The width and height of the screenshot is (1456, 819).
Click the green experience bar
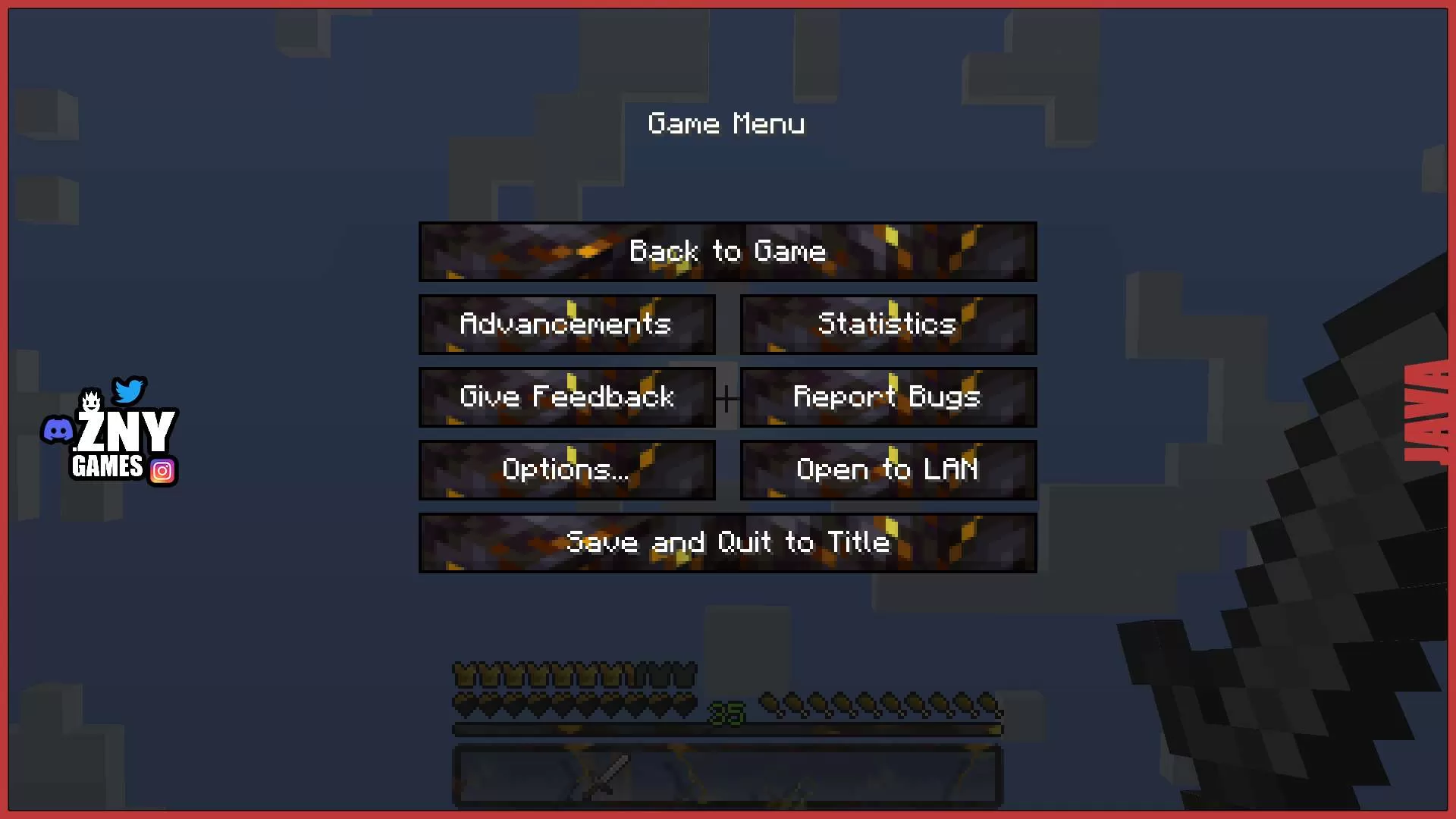point(727,730)
